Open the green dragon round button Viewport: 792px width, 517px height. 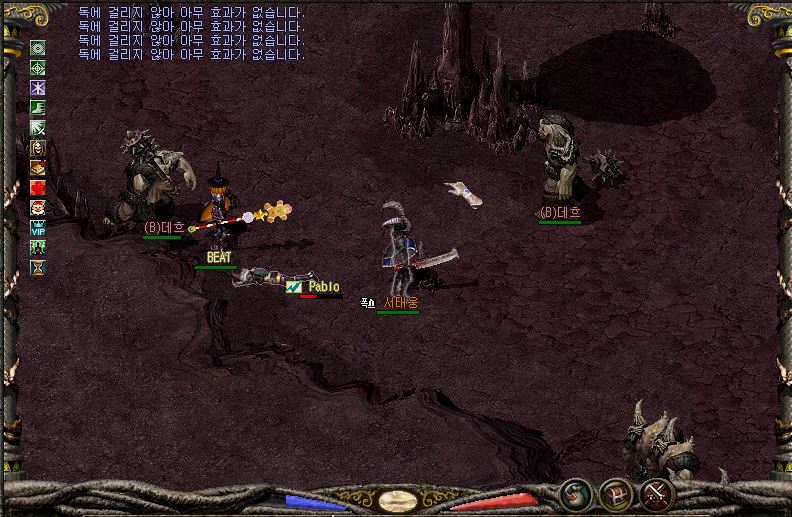tap(575, 494)
